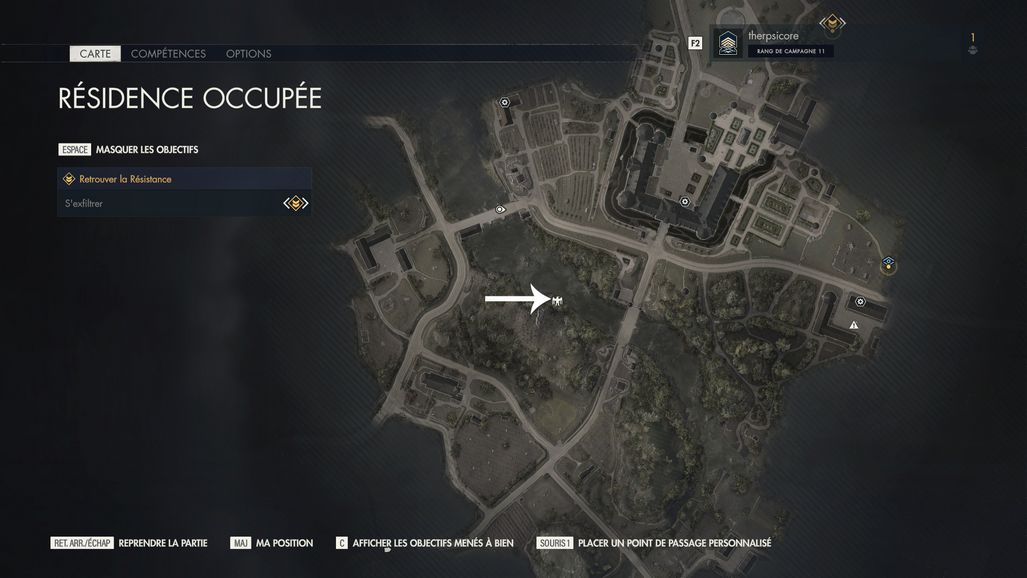The image size is (1027, 578).
Task: Switch to the Compétences tab
Action: [x=168, y=54]
